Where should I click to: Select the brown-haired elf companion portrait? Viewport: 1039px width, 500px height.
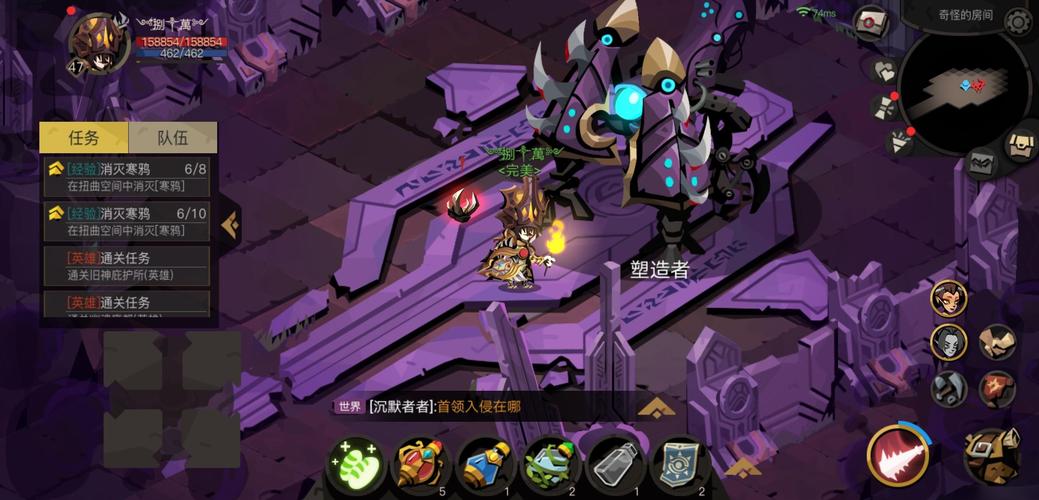click(x=948, y=298)
